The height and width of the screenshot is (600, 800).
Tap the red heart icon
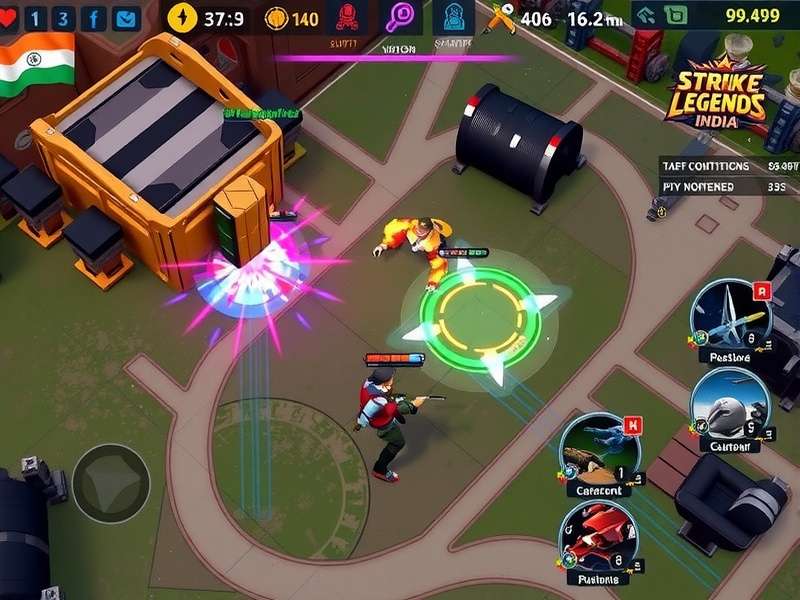point(11,17)
